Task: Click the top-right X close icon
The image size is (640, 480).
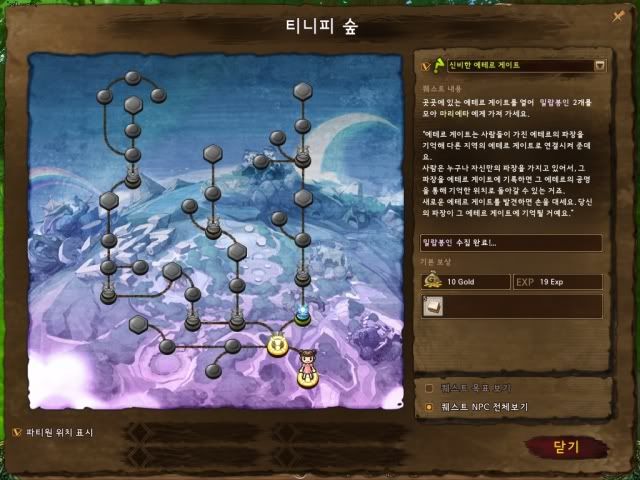Action: click(x=618, y=16)
